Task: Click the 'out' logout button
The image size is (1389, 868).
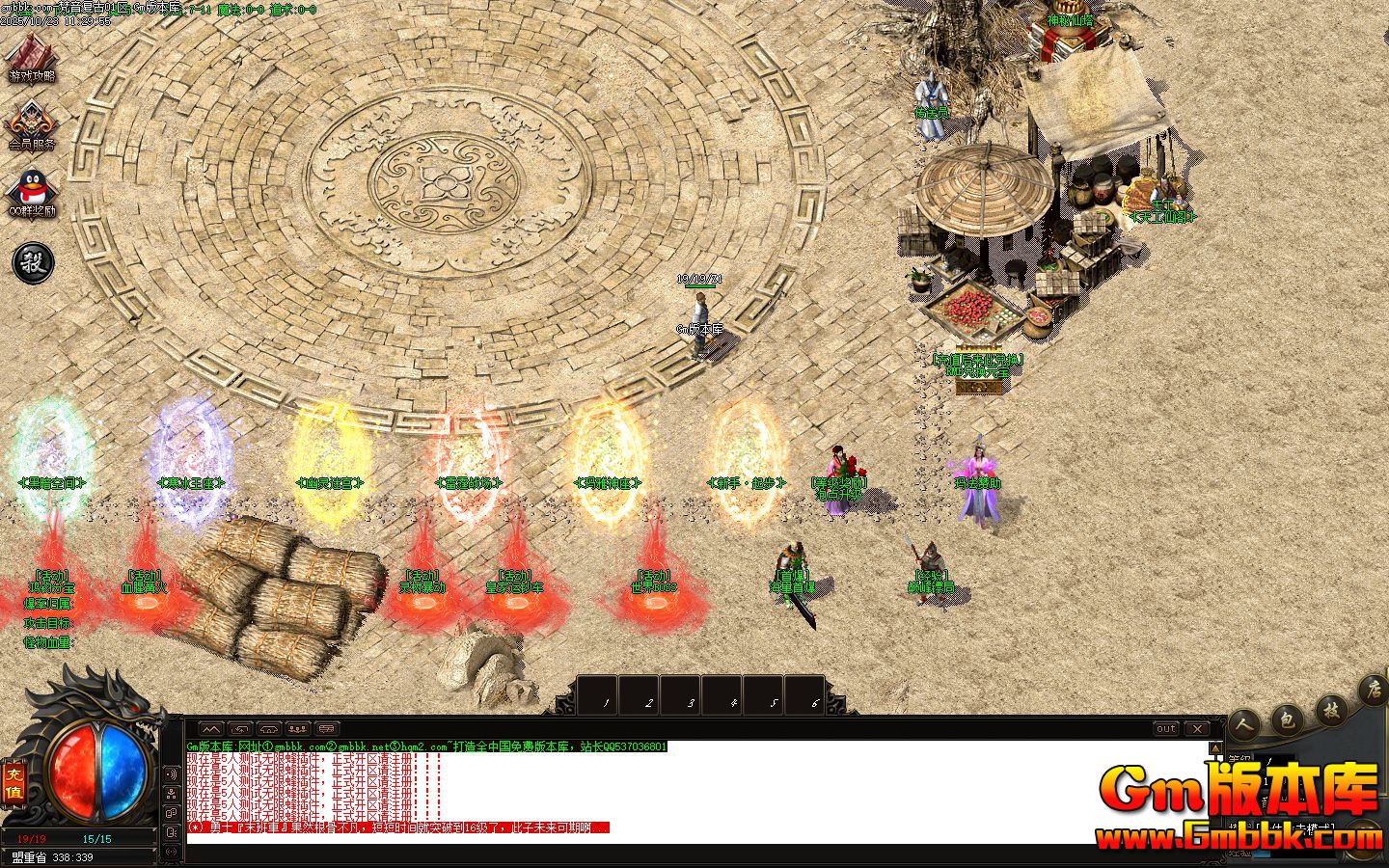Action: tap(1166, 729)
